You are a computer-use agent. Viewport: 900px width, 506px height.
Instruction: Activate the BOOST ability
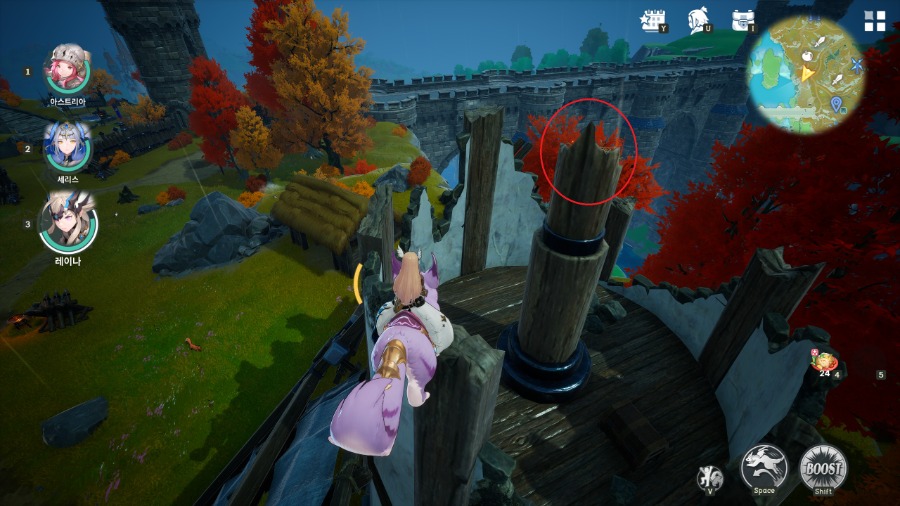click(x=823, y=467)
